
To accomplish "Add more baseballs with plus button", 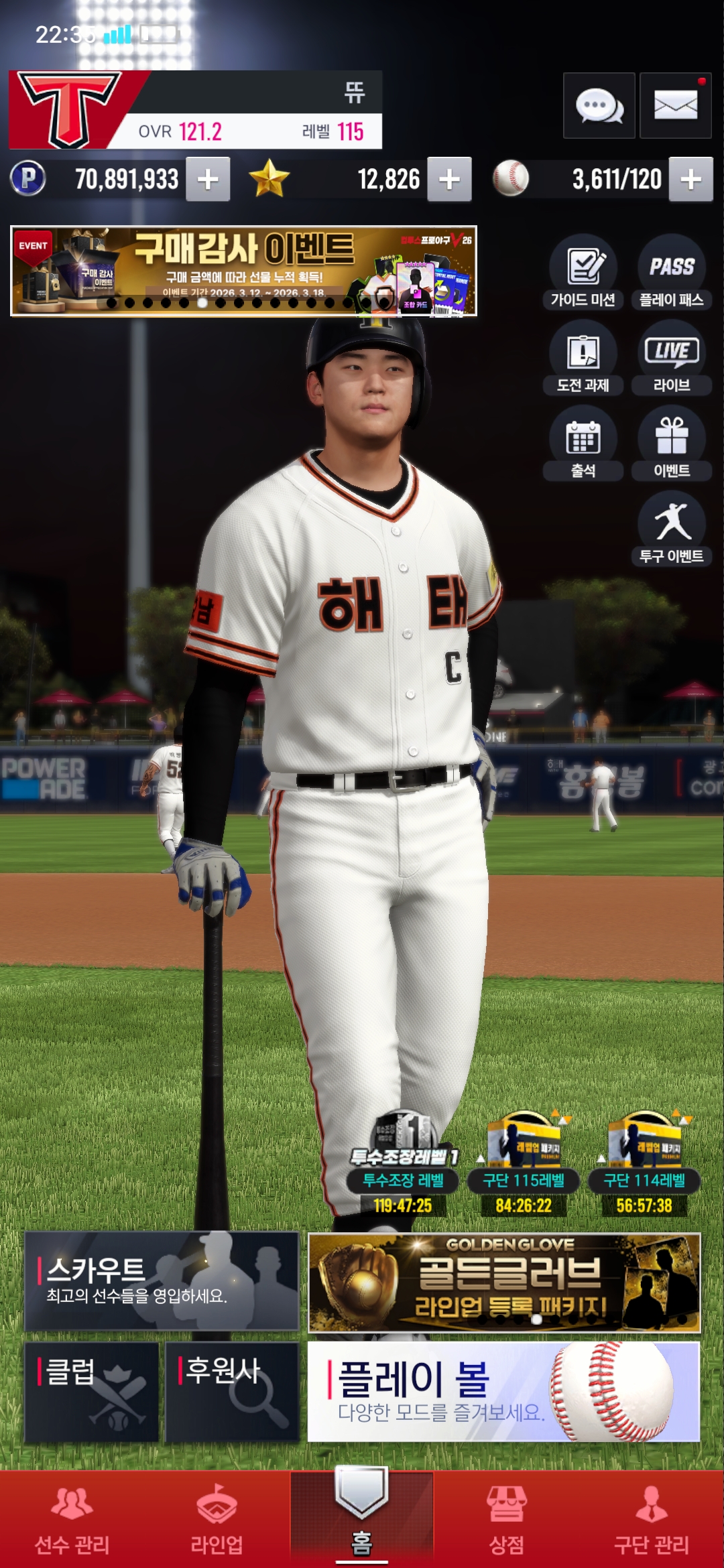I will click(x=690, y=180).
